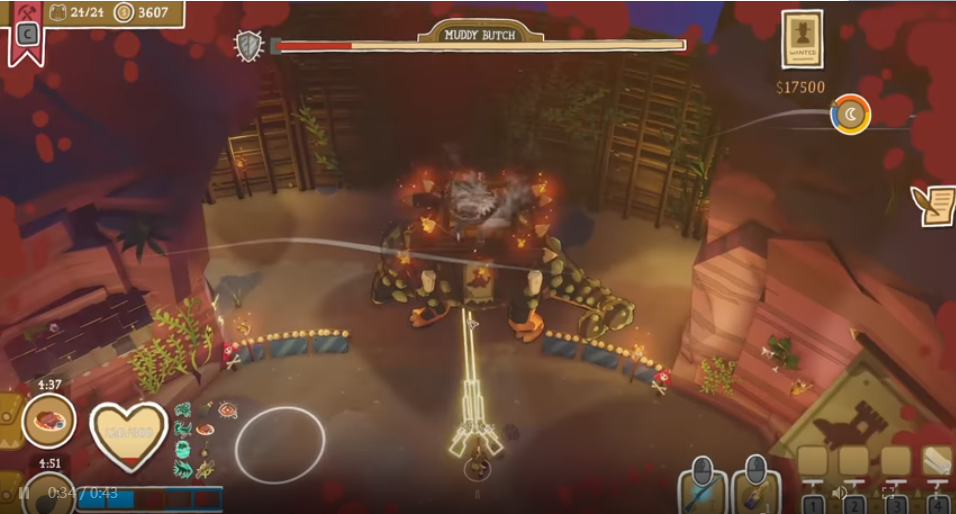The height and width of the screenshot is (514, 956).
Task: Activate the steak meal ability icon
Action: coord(49,421)
